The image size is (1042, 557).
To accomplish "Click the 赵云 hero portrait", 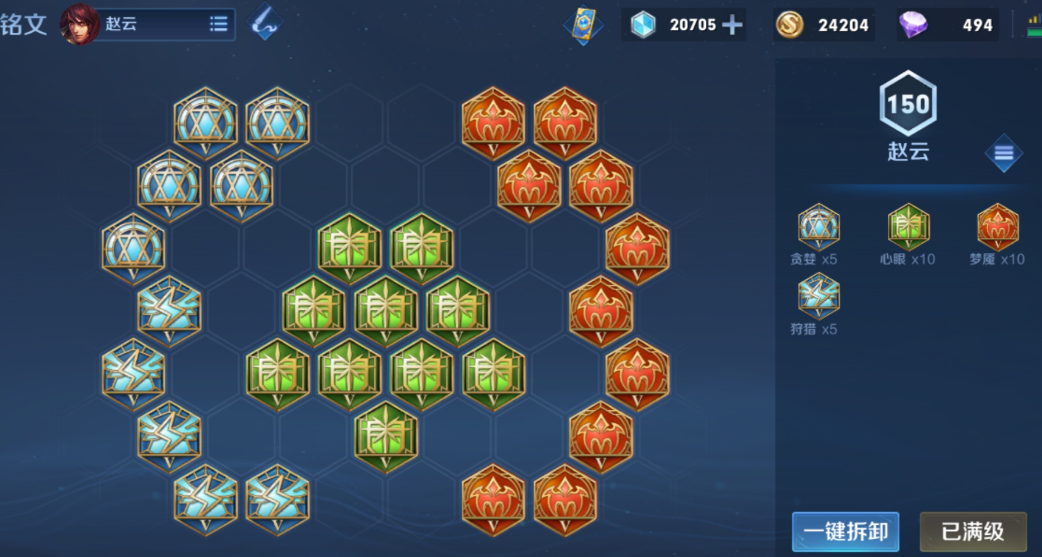I will pos(80,25).
